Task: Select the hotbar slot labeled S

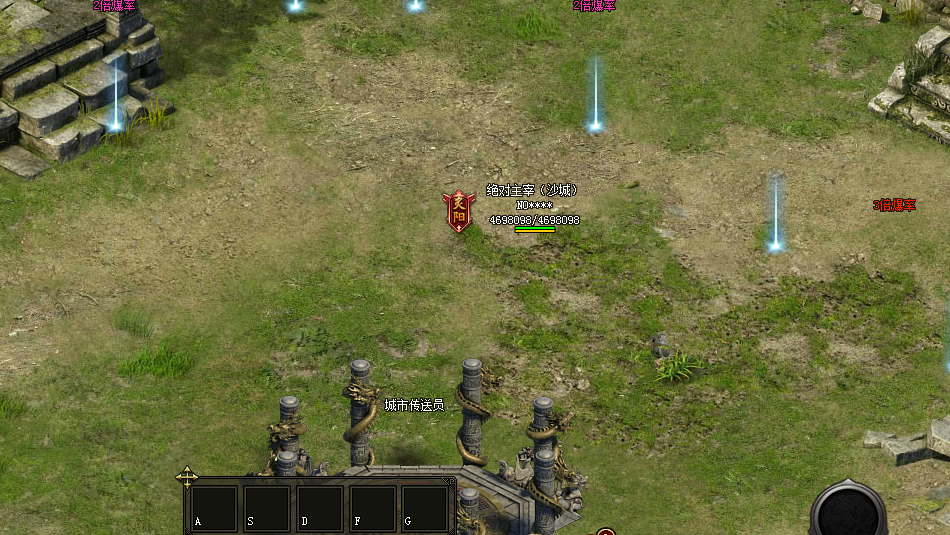Action: tap(267, 508)
